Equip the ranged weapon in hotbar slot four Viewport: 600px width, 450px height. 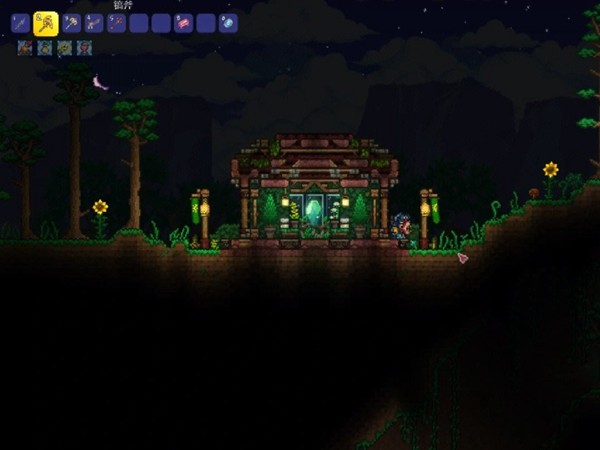point(94,23)
